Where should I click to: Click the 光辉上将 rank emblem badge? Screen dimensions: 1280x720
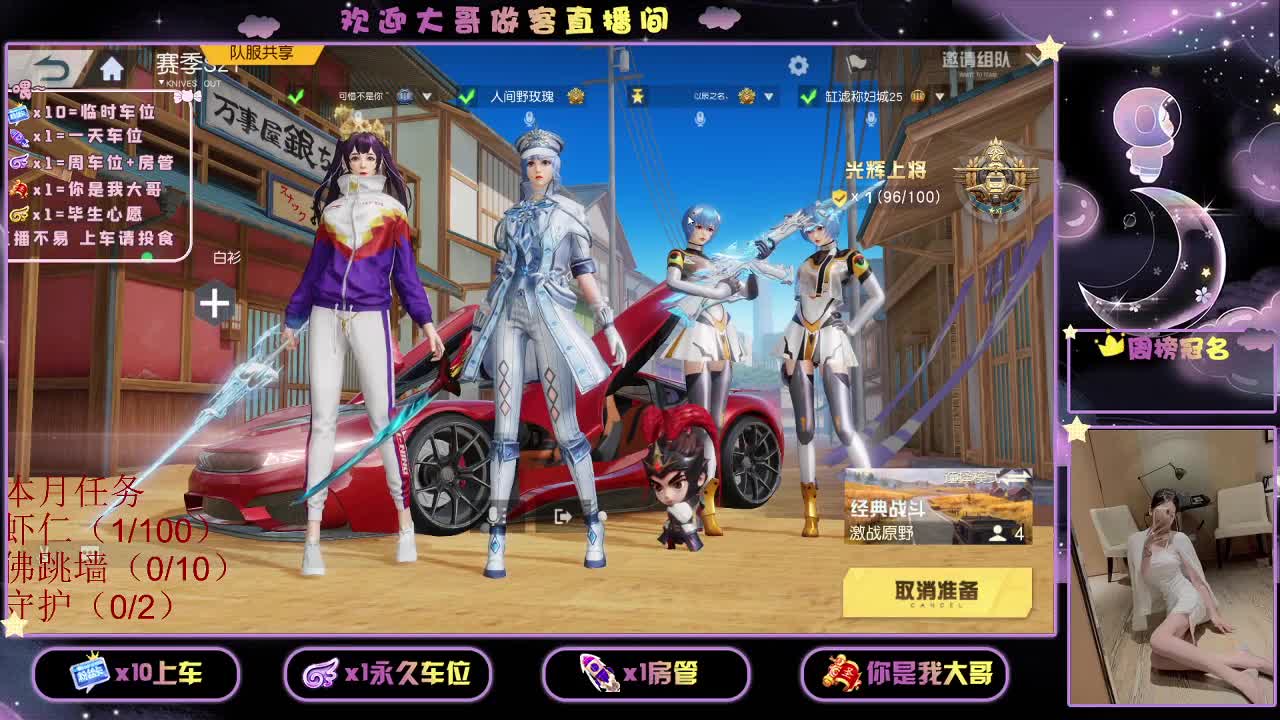tap(995, 180)
